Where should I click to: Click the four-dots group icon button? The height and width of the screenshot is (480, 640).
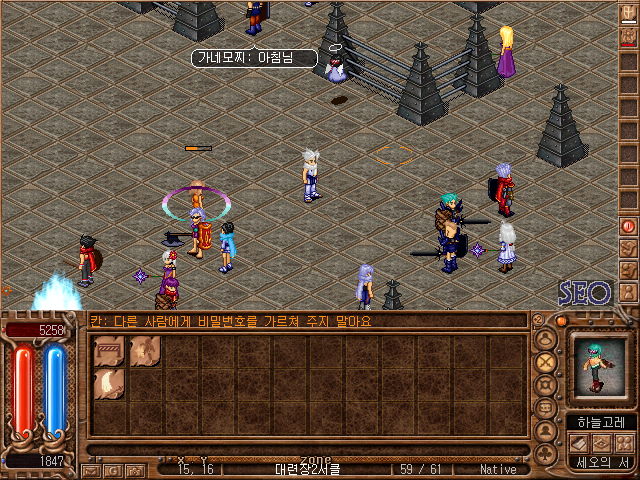coord(624,443)
